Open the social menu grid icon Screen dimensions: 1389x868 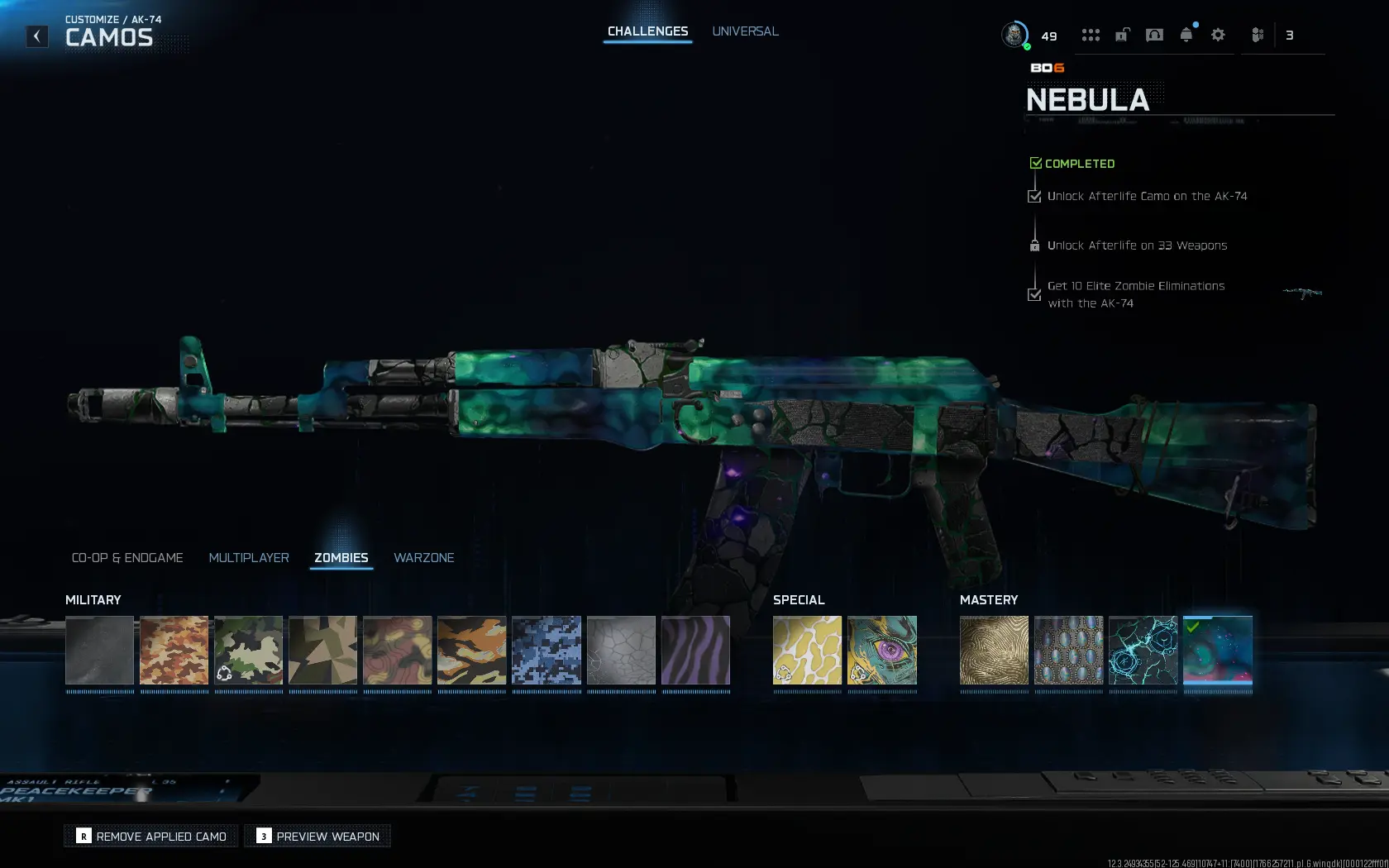coord(1091,35)
